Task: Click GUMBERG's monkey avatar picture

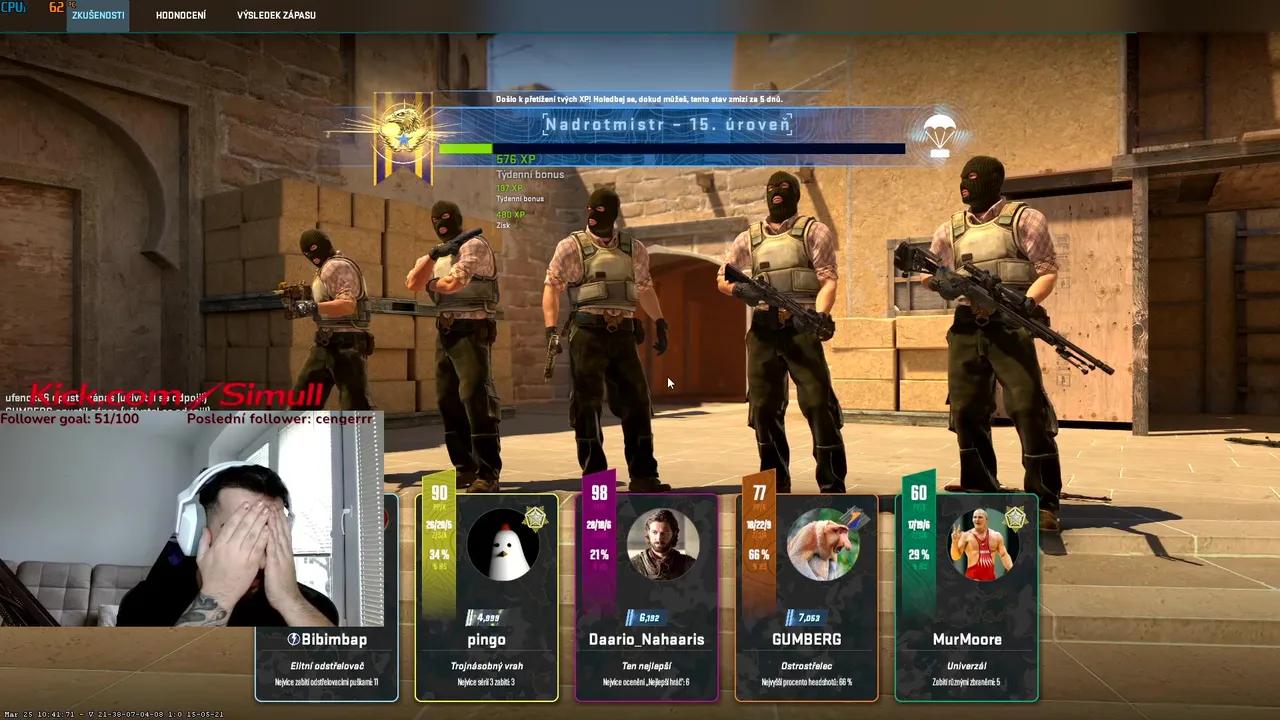Action: pyautogui.click(x=825, y=545)
